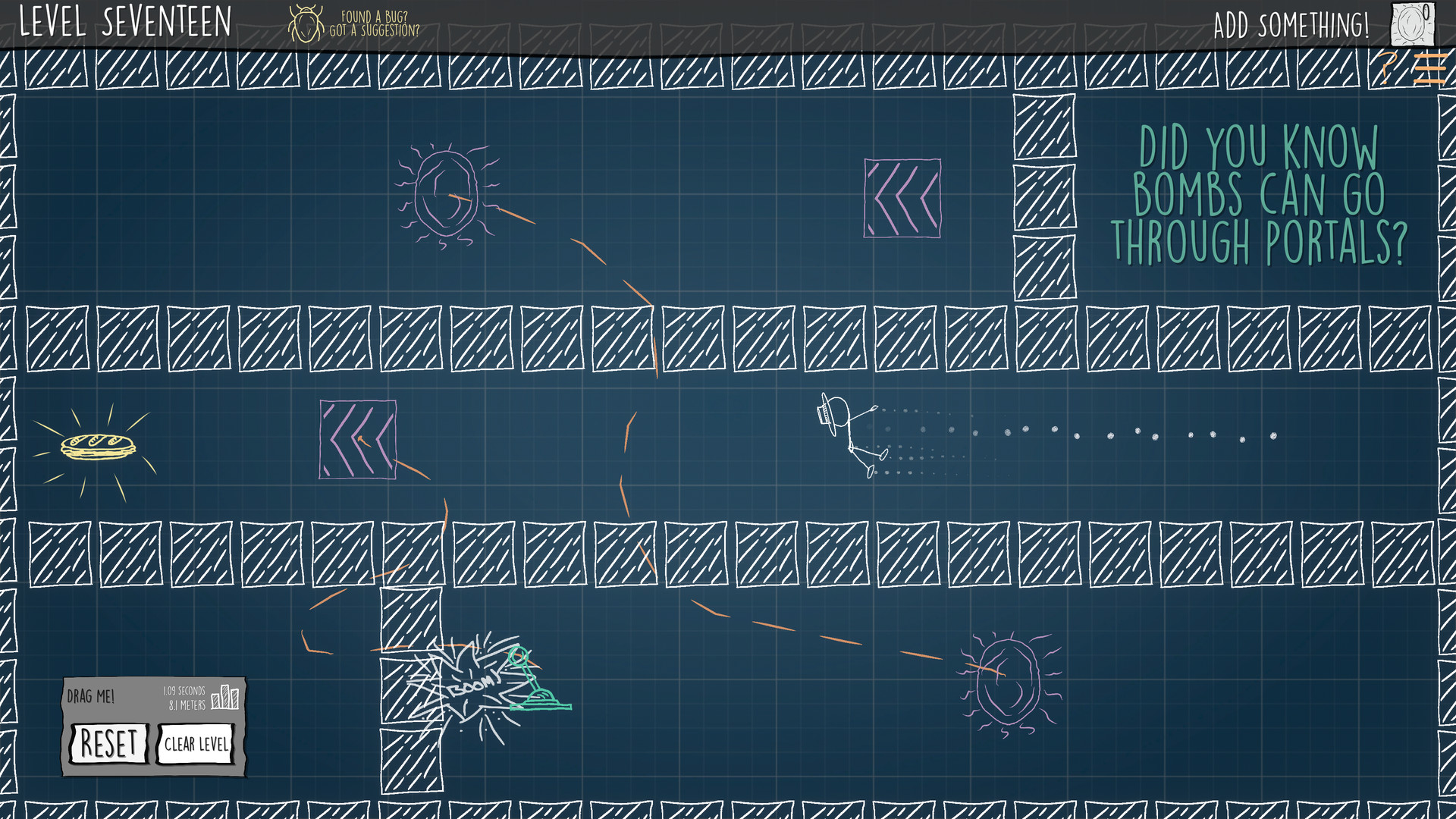Click the '1.09 SECONDS' timer readout

click(x=183, y=691)
